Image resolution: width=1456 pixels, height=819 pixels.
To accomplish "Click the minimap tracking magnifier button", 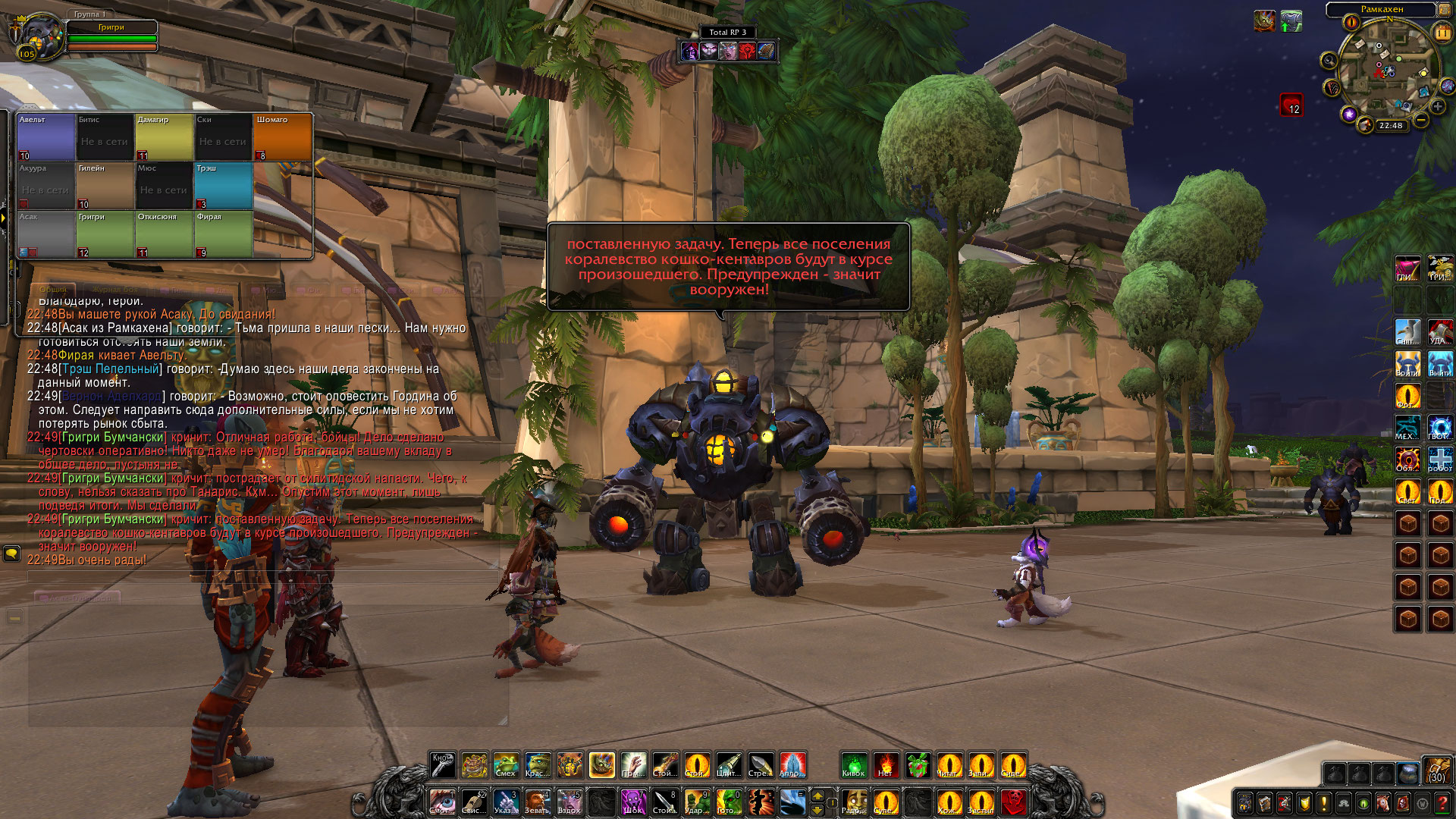I will click(x=1328, y=61).
